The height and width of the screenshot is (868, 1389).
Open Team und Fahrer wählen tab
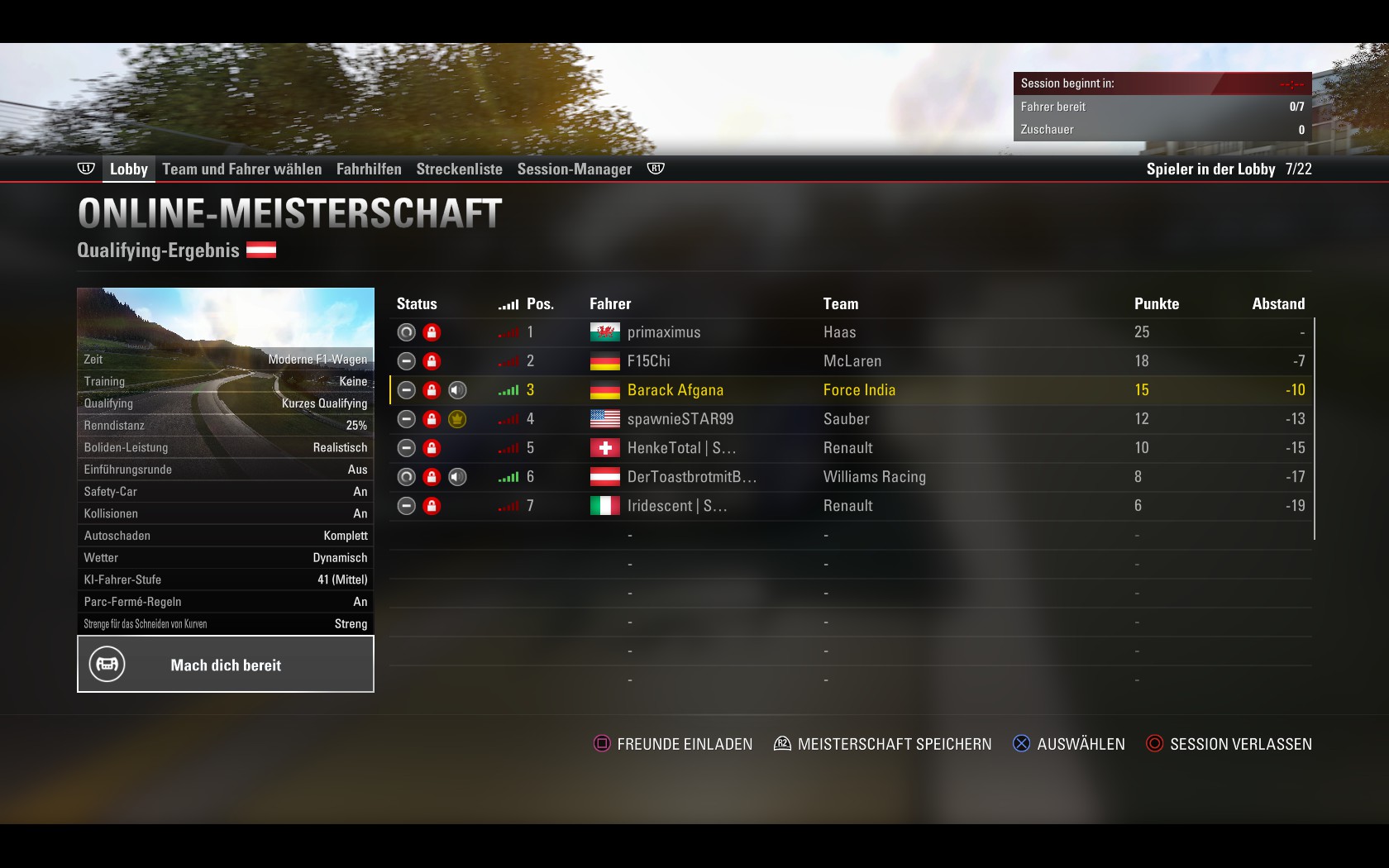tap(241, 169)
